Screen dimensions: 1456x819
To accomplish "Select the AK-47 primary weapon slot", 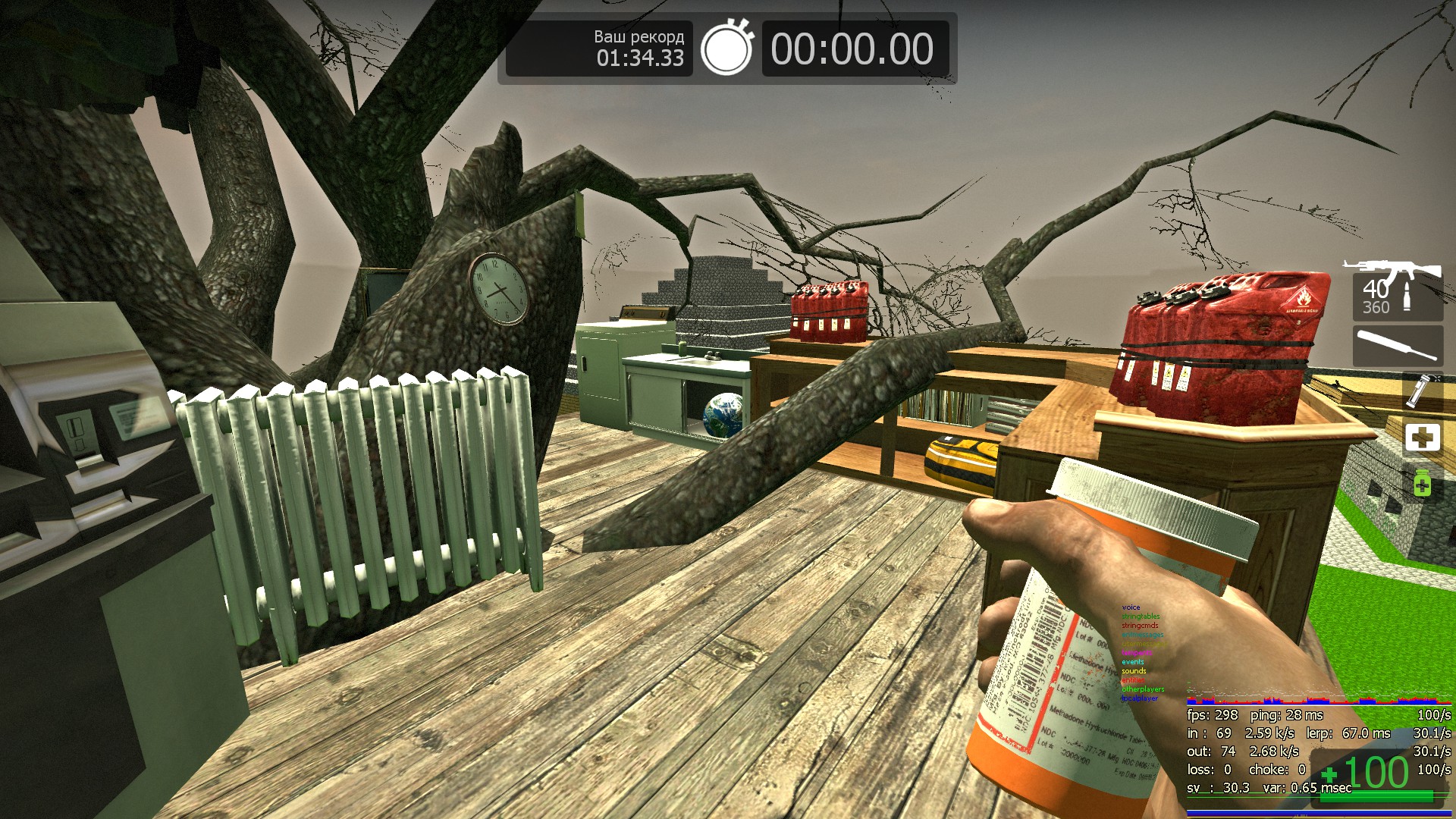I will point(1397,289).
